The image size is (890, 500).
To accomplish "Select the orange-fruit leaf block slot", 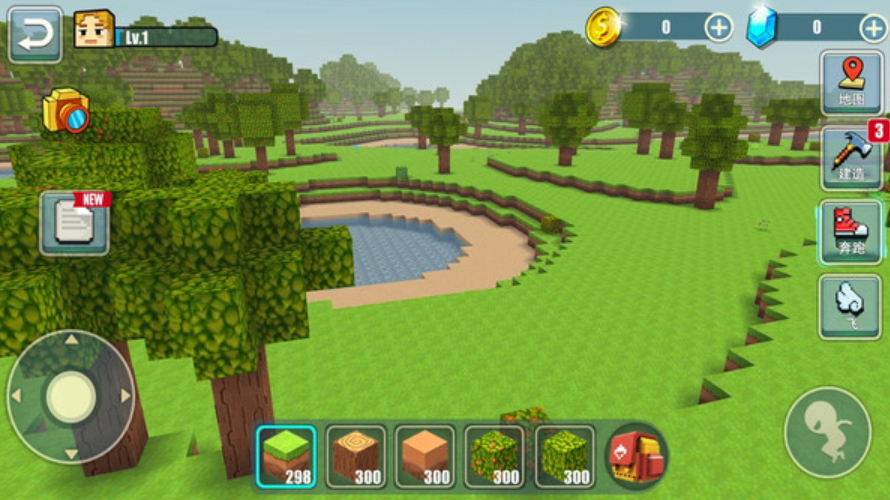I will [495, 457].
